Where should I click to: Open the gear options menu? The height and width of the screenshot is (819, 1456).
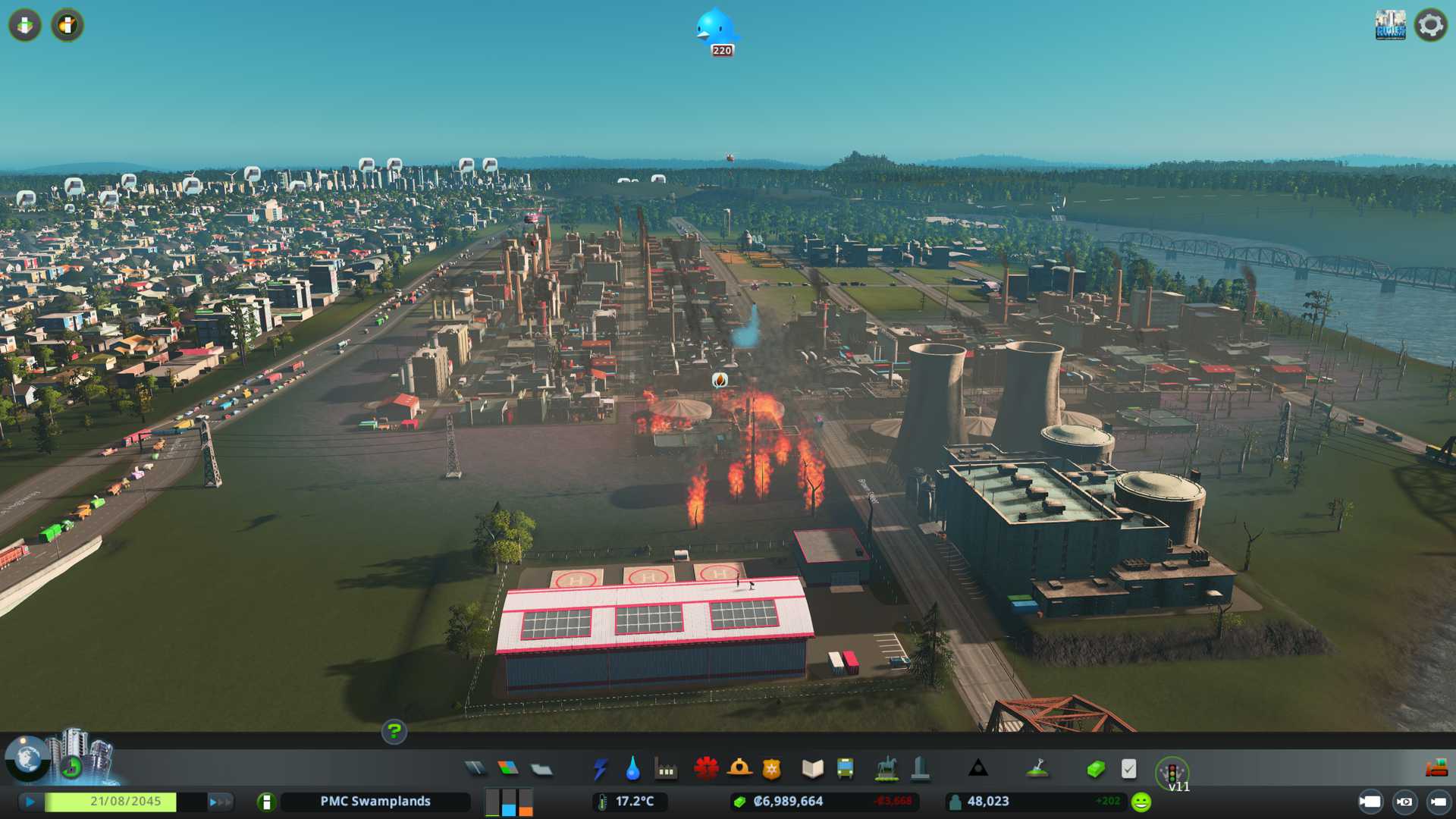point(1431,25)
